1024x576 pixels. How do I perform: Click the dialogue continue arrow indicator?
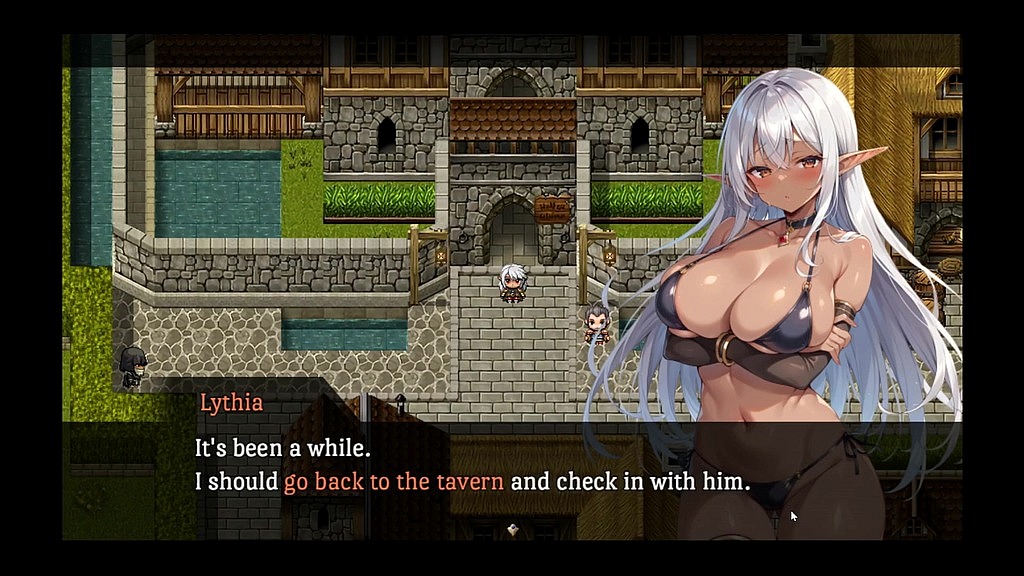click(512, 528)
